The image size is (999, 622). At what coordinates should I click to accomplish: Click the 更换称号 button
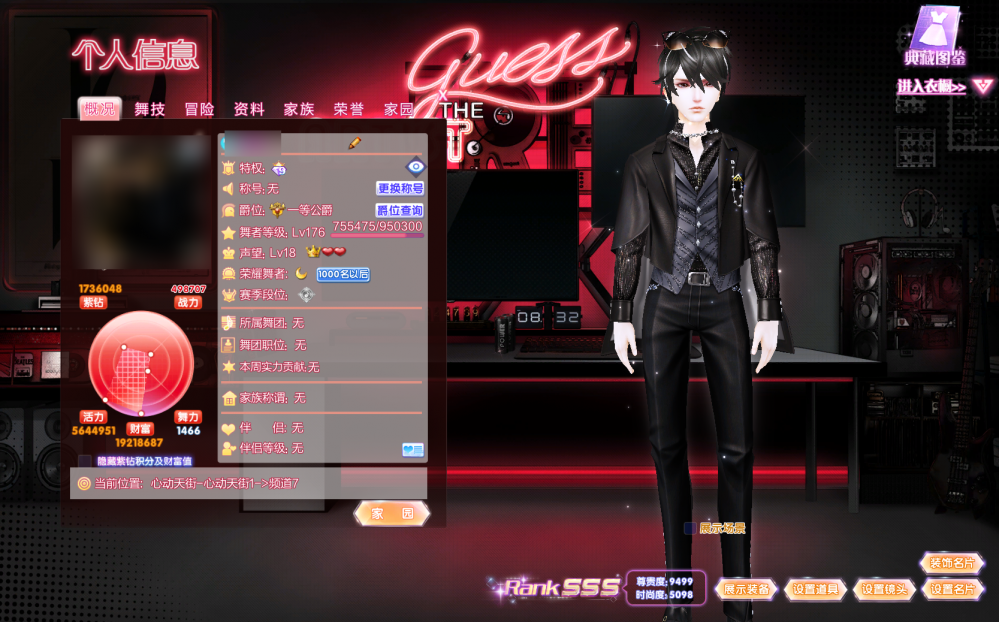click(x=400, y=188)
